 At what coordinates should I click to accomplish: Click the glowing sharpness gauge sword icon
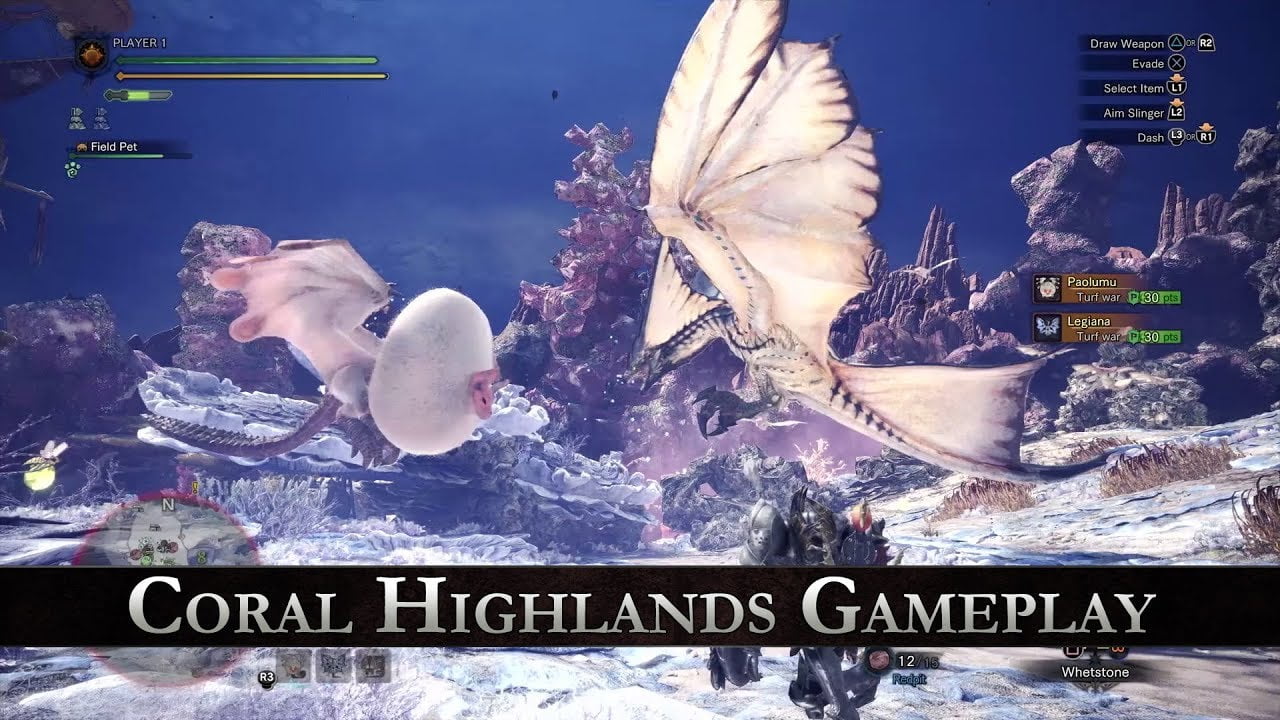pos(138,95)
